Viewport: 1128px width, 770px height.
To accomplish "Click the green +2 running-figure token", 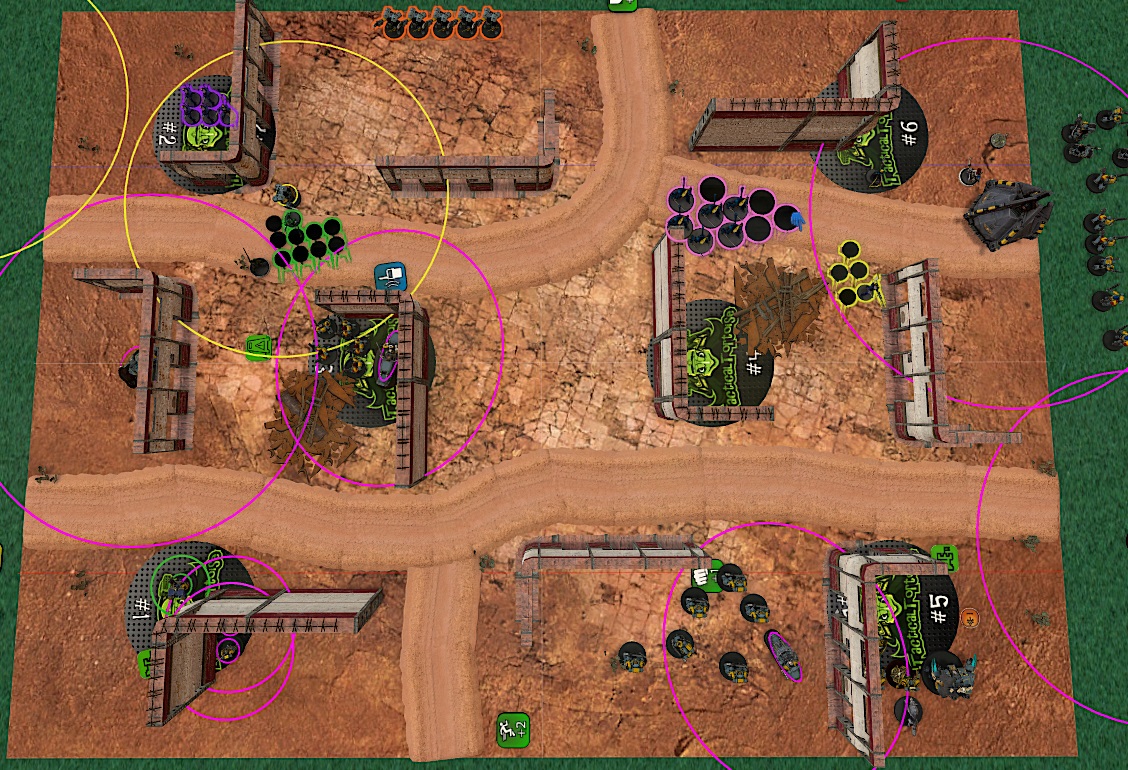I will (513, 729).
